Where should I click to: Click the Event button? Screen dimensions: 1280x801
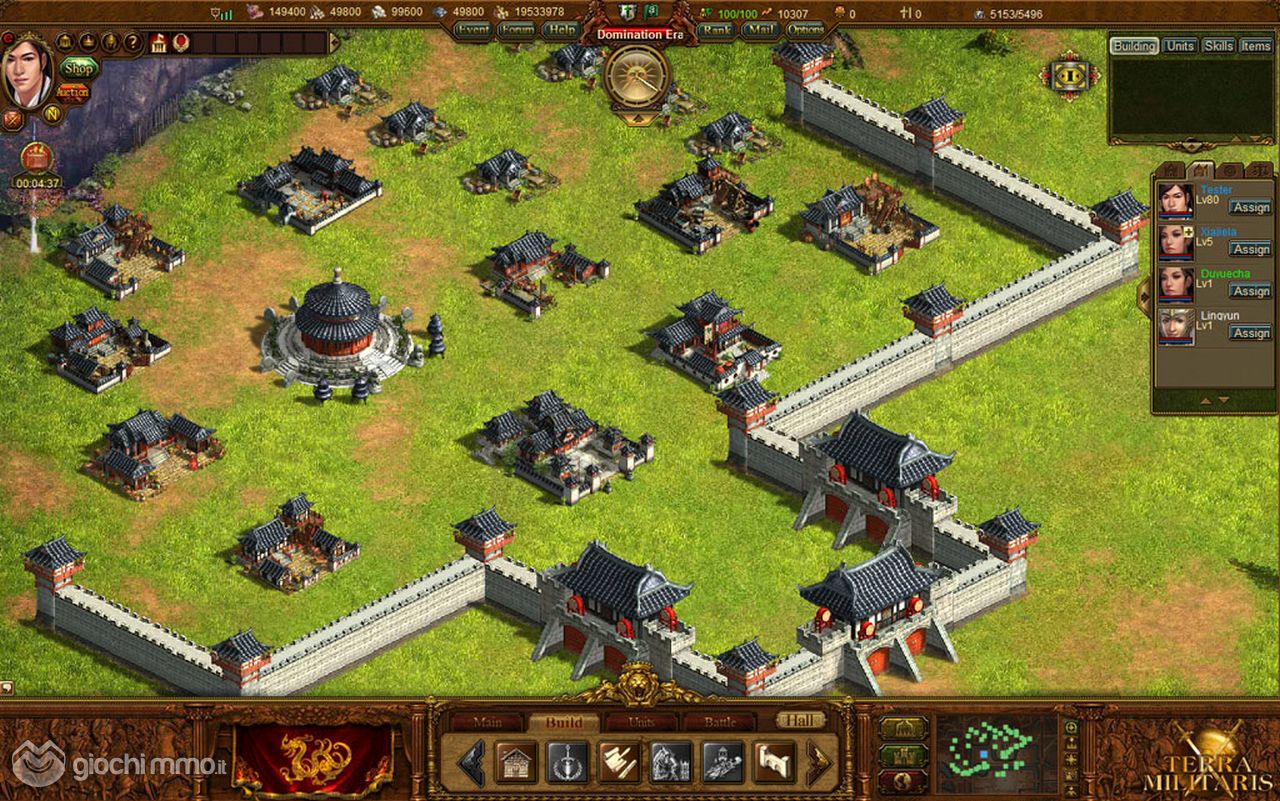point(473,30)
